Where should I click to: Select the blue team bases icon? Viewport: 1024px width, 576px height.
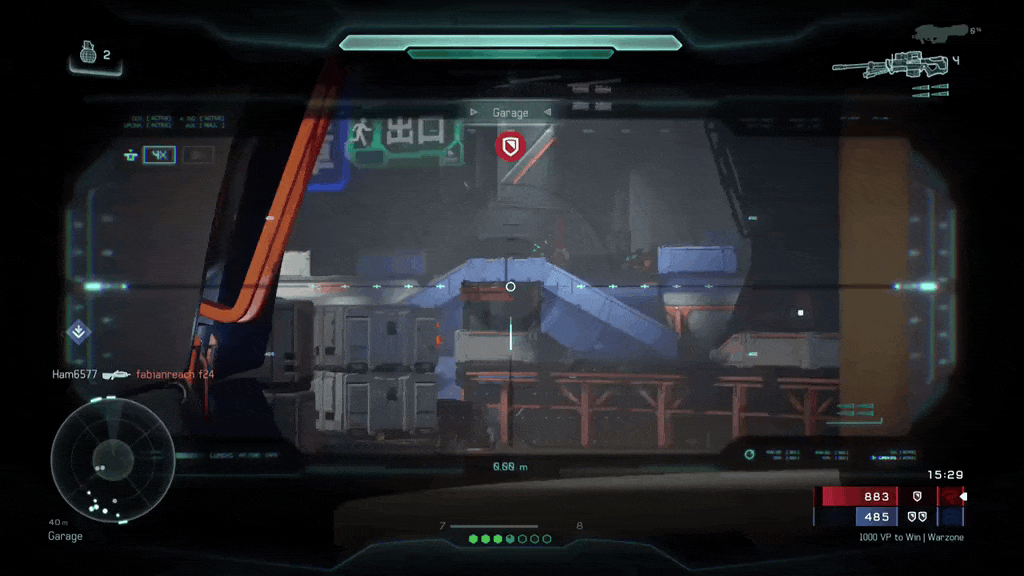tap(917, 516)
